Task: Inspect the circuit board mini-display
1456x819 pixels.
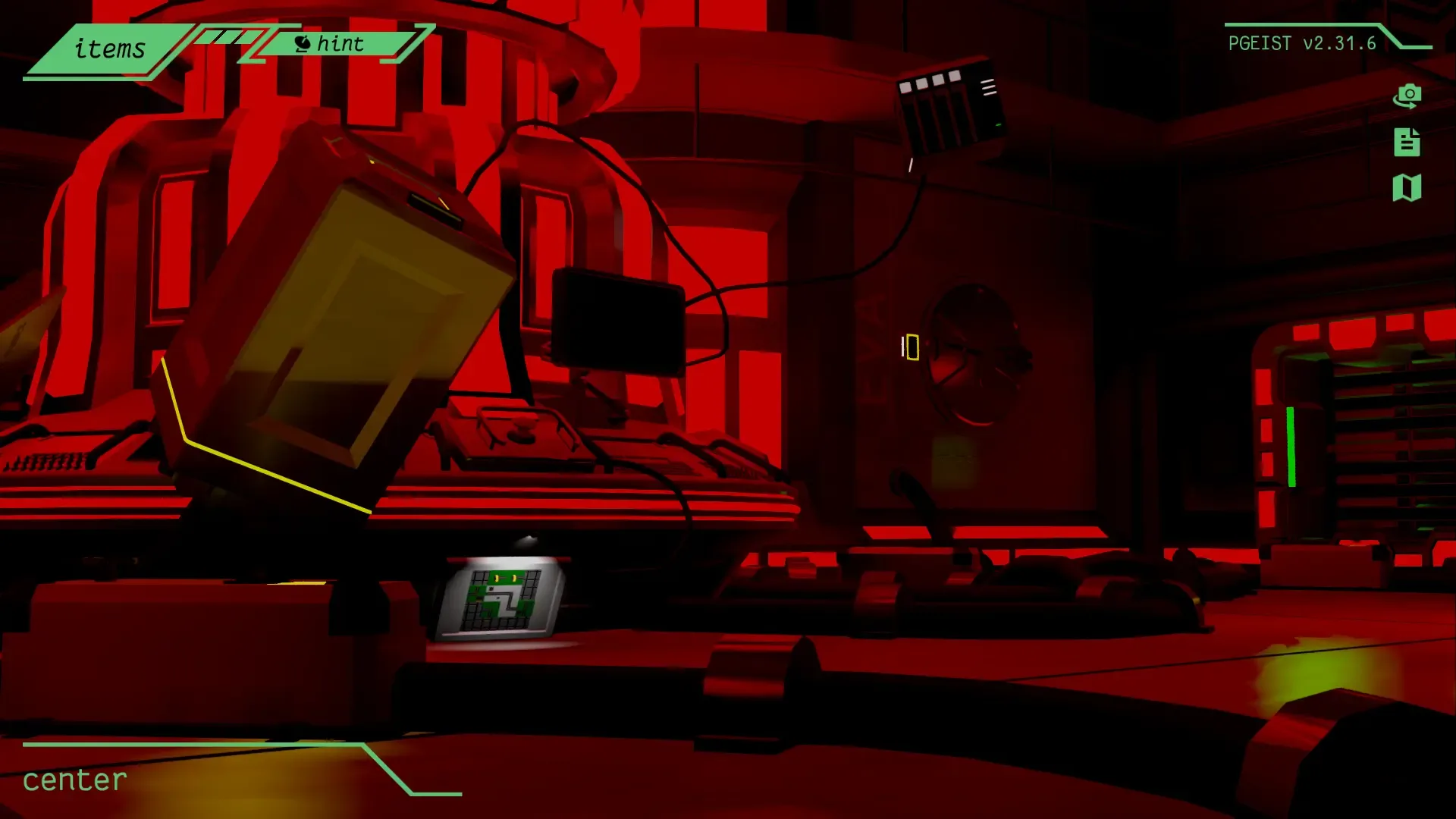Action: [500, 599]
